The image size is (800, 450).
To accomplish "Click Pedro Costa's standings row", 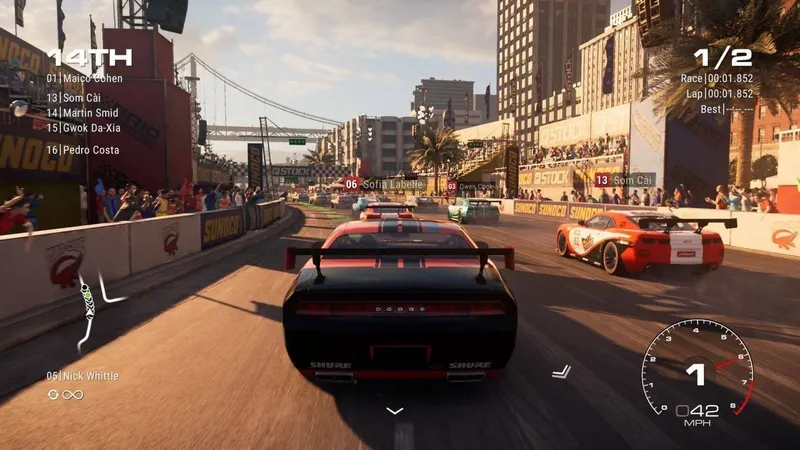I will [83, 150].
